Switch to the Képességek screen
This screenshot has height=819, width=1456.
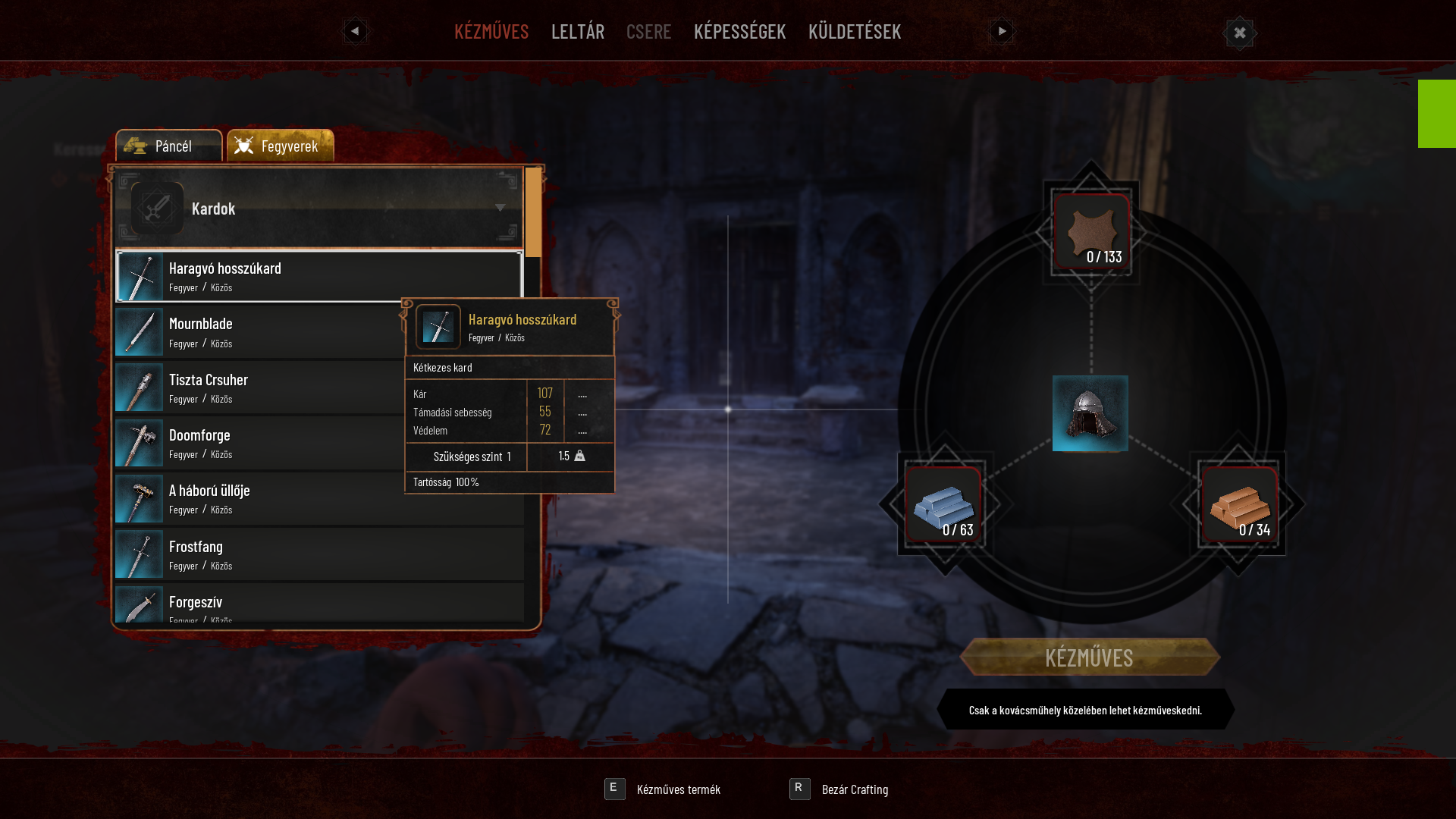(739, 31)
